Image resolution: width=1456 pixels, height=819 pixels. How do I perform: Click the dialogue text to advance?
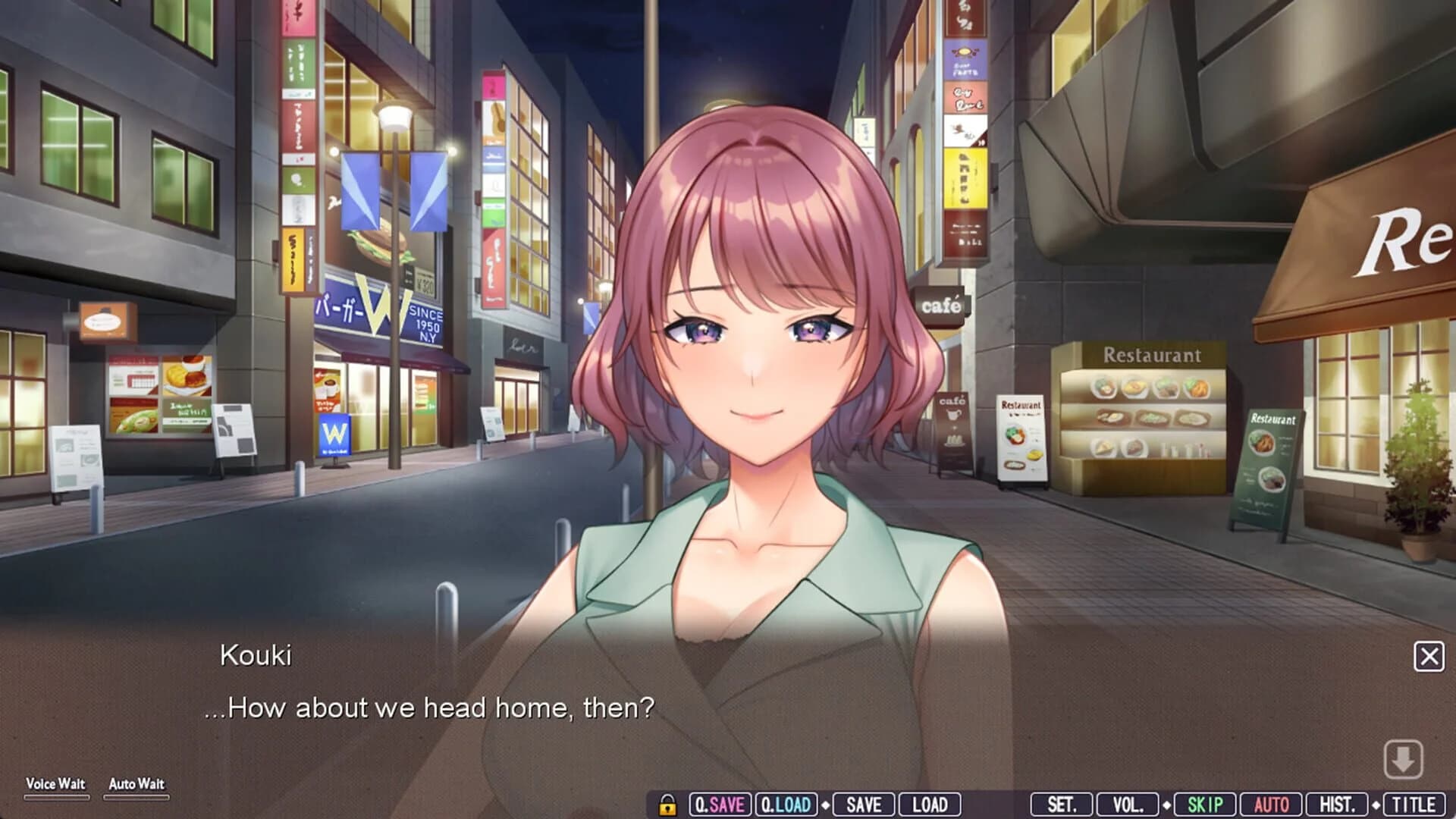coord(432,708)
